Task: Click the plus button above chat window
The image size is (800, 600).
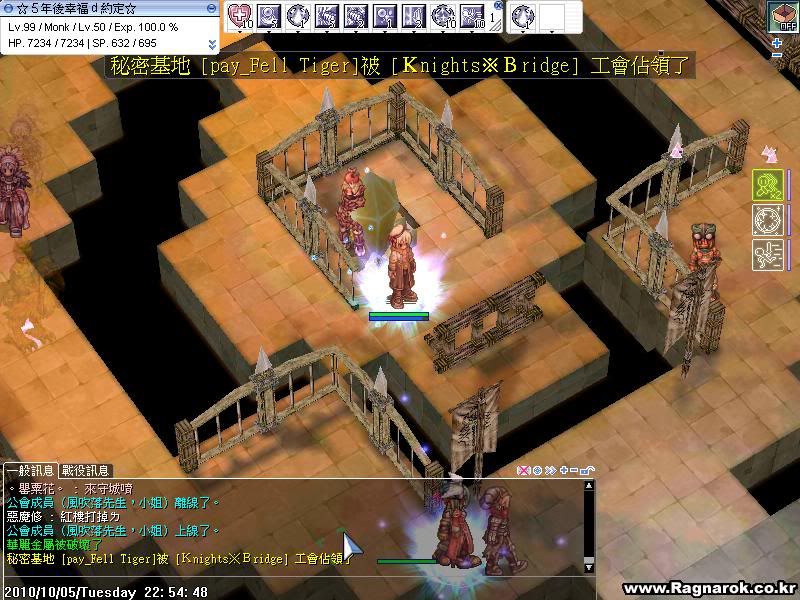Action: point(564,470)
